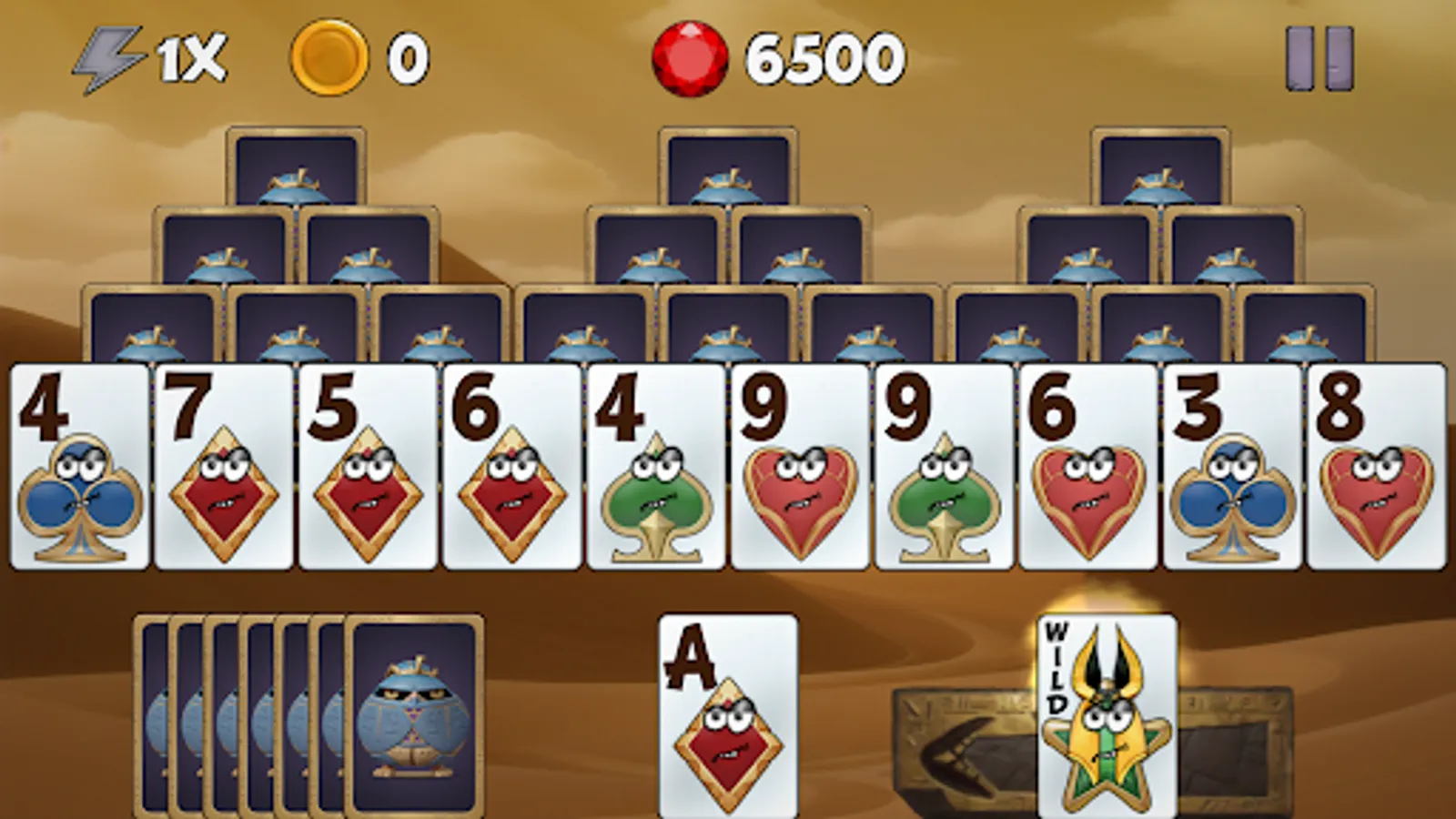Click the Ace of Diamonds foundation card

728,719
